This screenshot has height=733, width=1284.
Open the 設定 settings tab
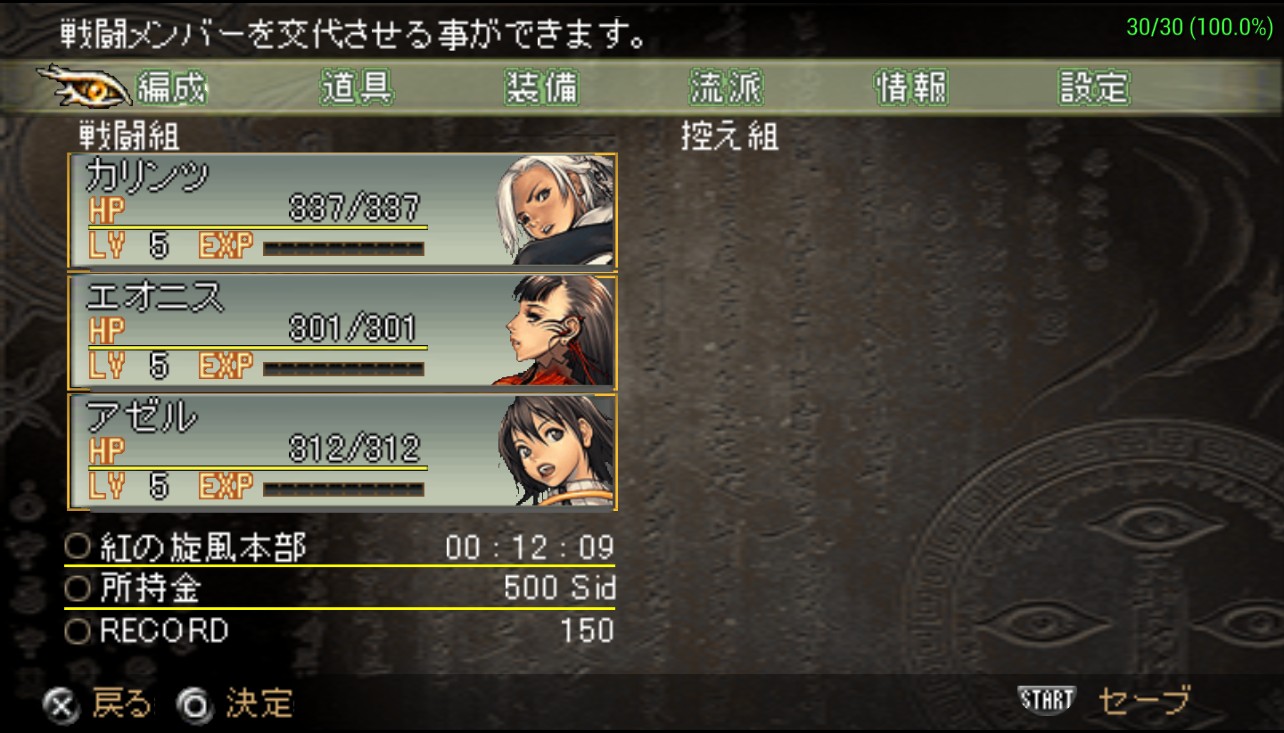click(1094, 89)
